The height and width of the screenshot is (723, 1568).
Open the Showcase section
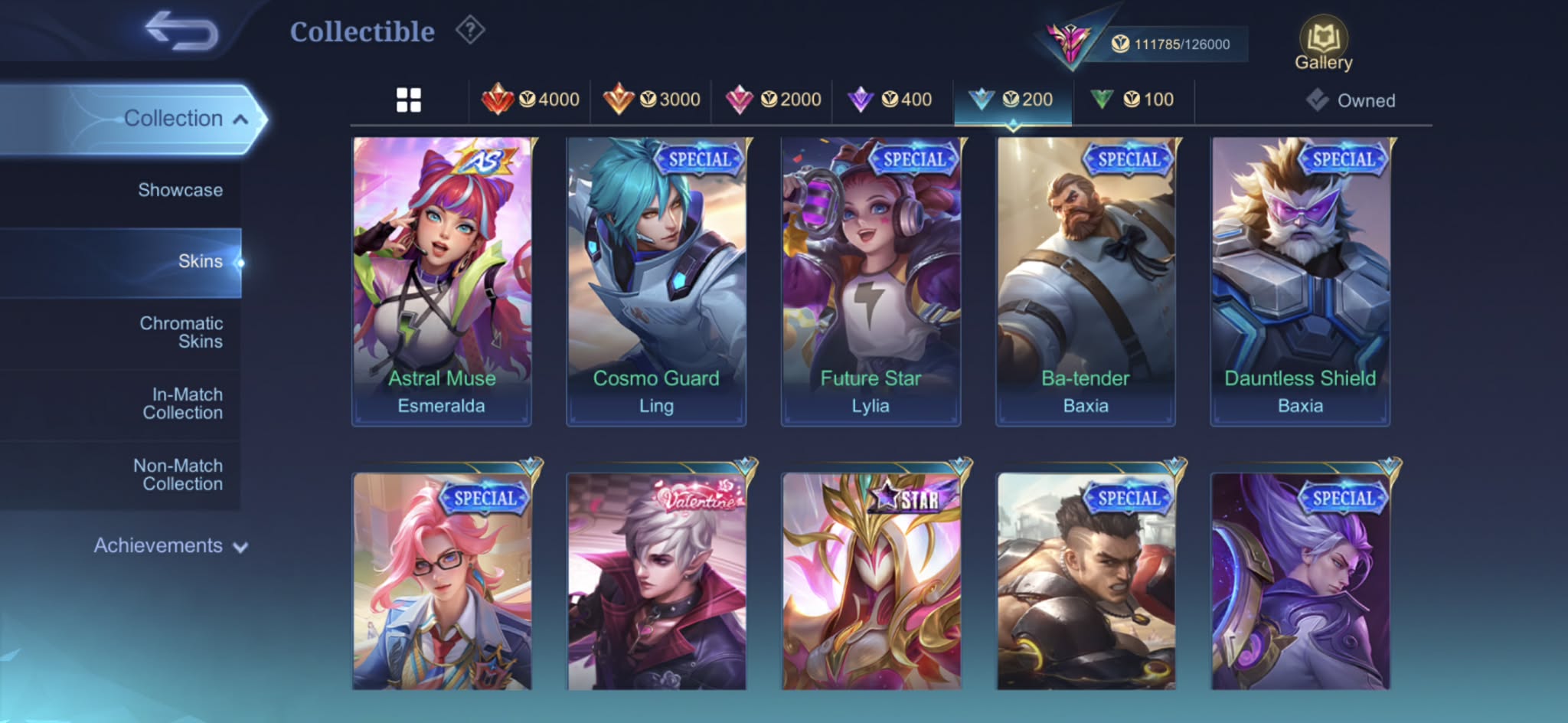coord(180,190)
